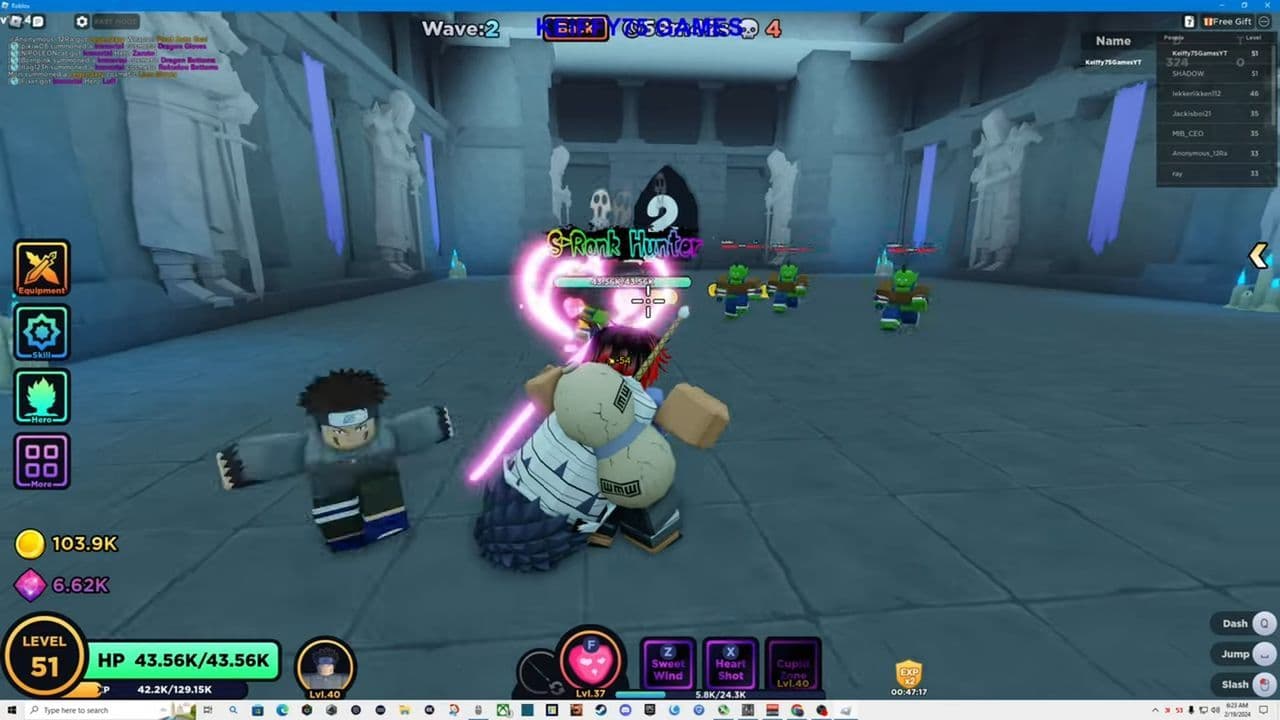The height and width of the screenshot is (720, 1280).
Task: Click the Windows taskbar search field
Action: click(80, 711)
